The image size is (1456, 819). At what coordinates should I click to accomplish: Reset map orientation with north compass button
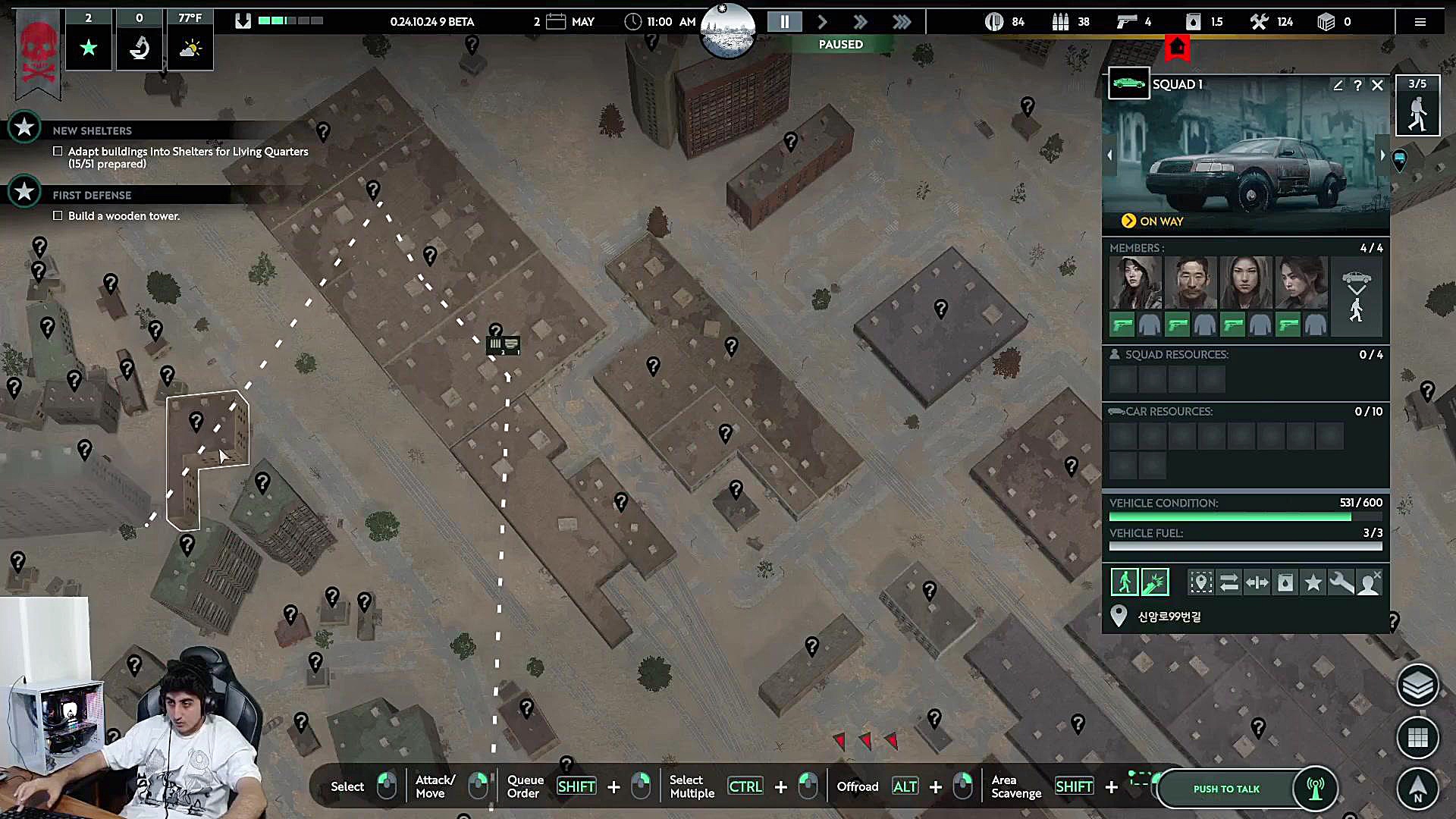[x=1417, y=787]
